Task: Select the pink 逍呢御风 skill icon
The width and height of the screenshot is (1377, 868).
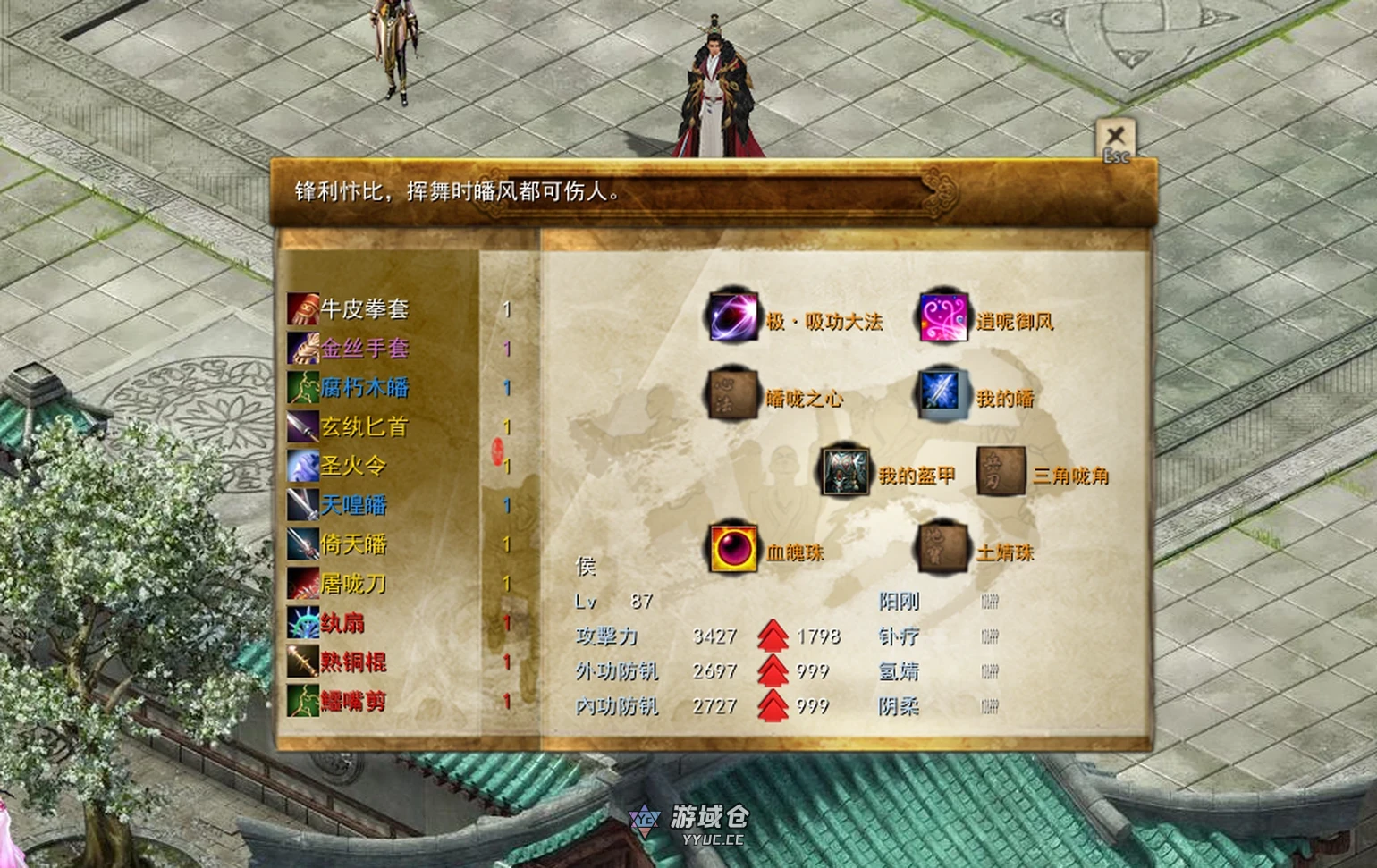Action: [944, 316]
